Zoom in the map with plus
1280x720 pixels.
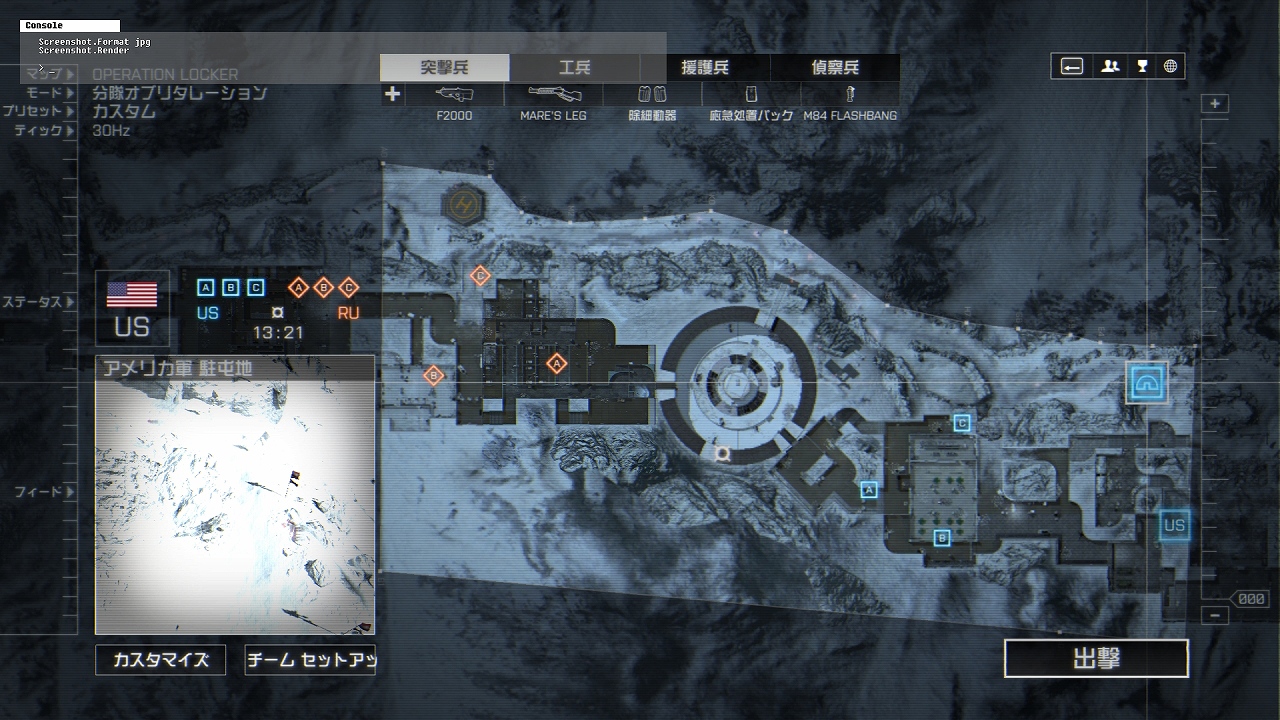(1215, 104)
